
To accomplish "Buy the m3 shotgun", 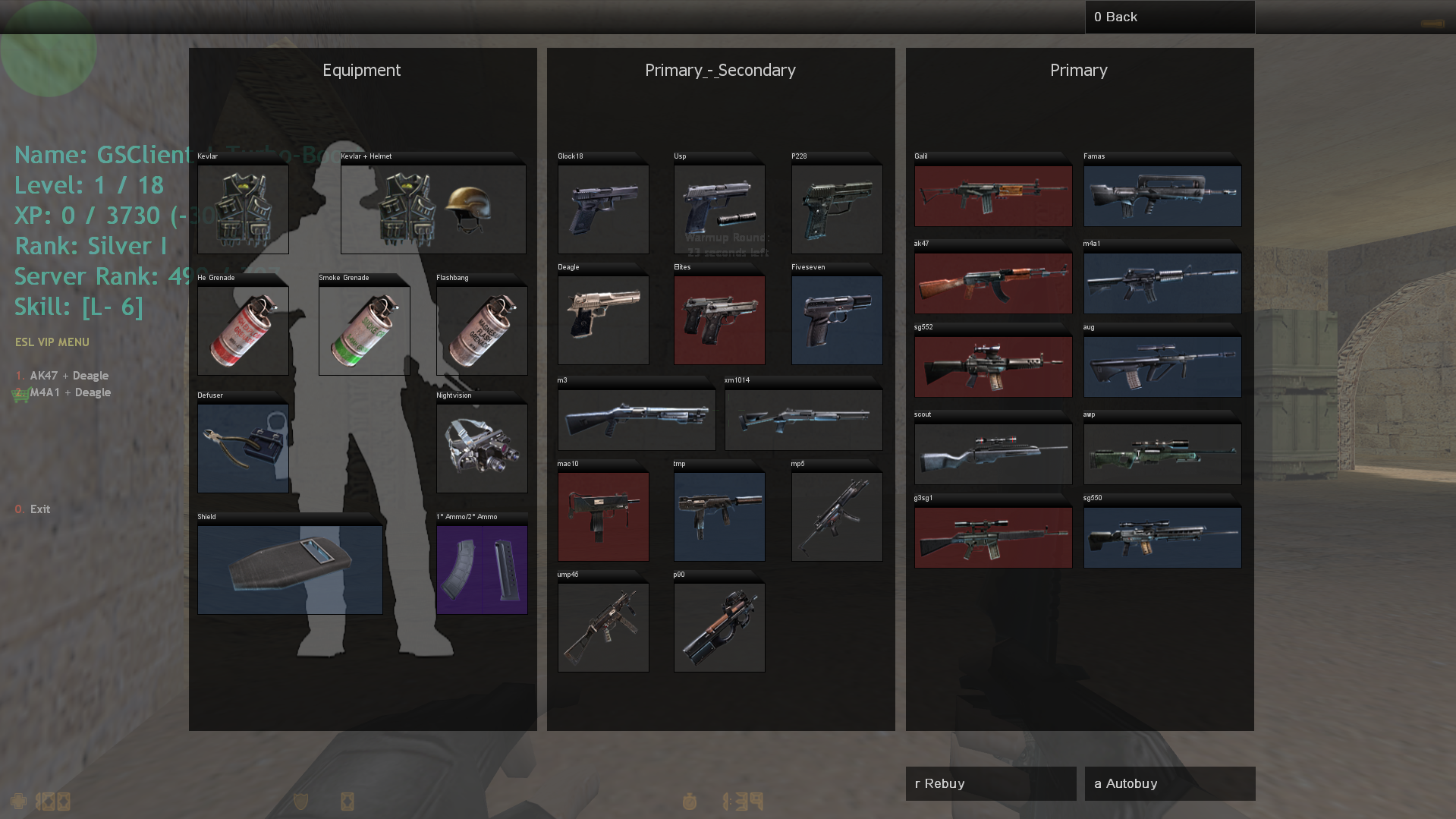I will [x=636, y=420].
